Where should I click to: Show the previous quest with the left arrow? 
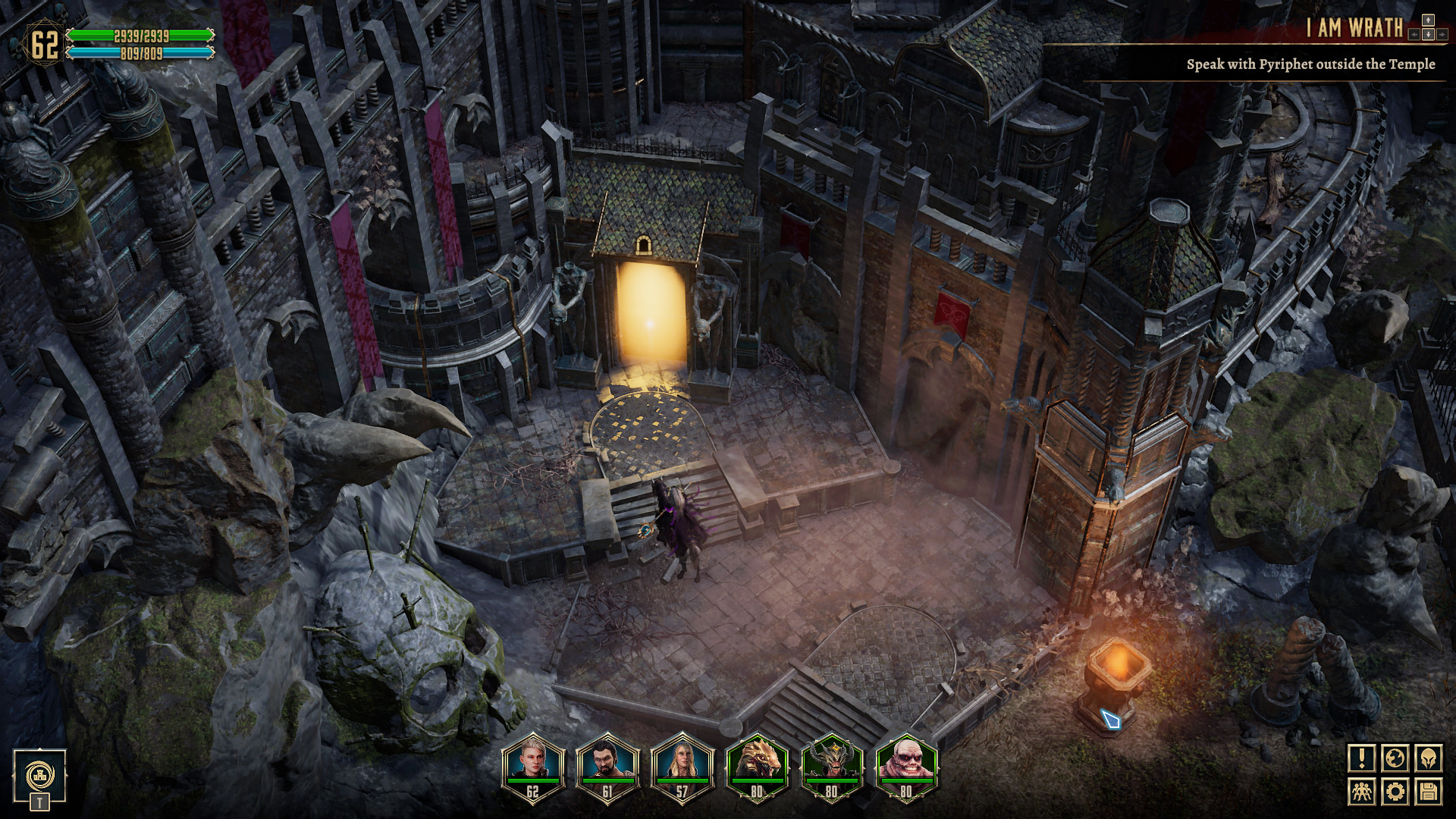pos(1414,35)
